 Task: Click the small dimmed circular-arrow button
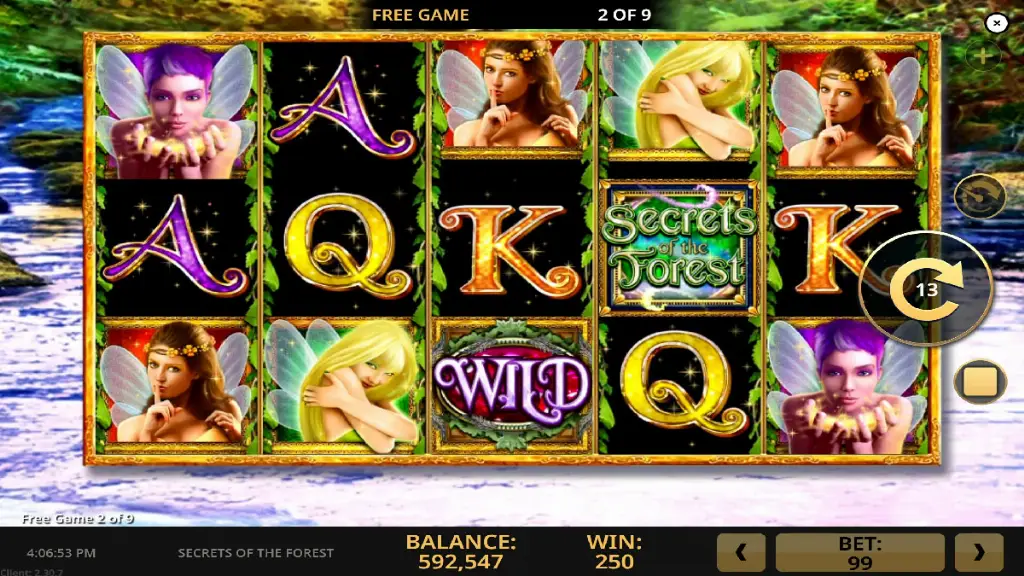tap(979, 197)
